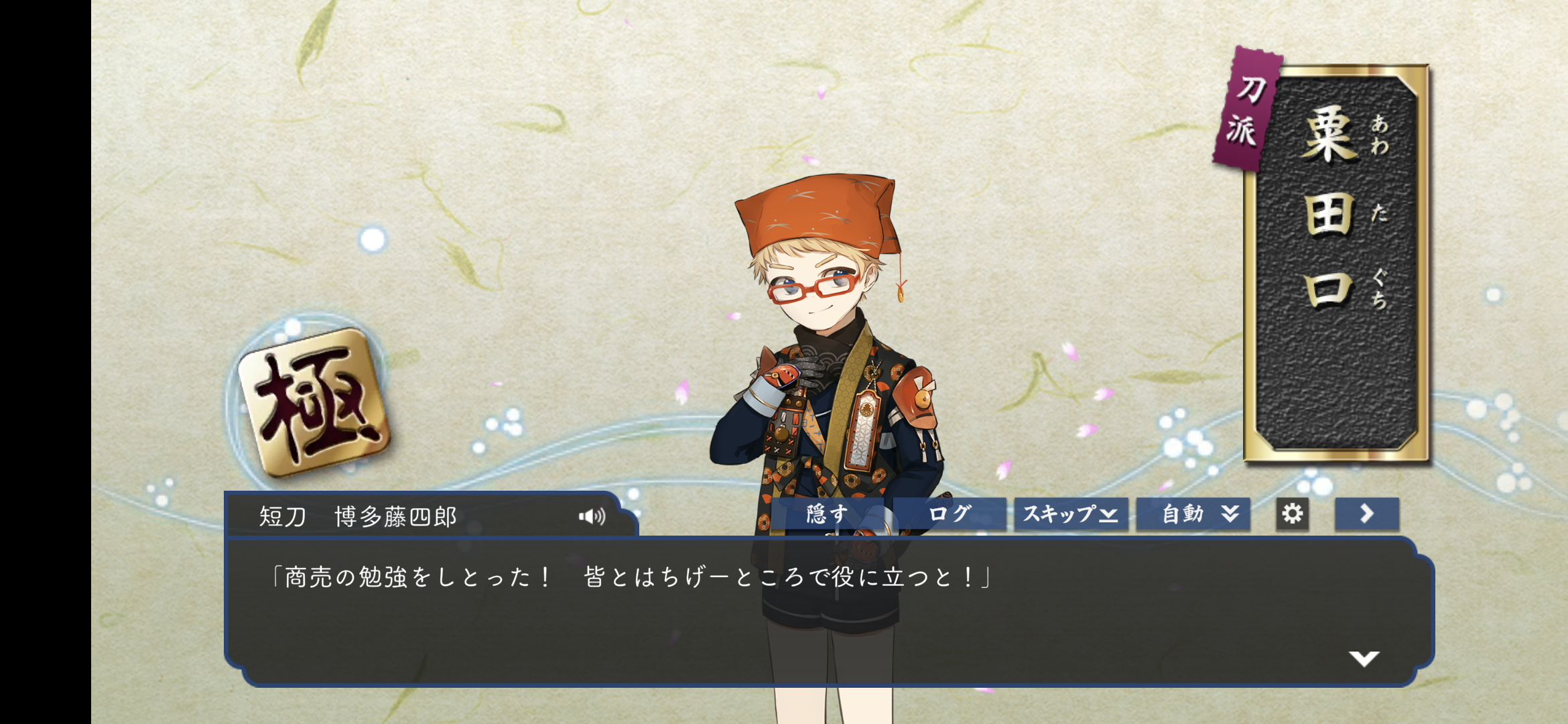Open the ログ dialogue log
The image size is (1568, 724).
tap(950, 514)
